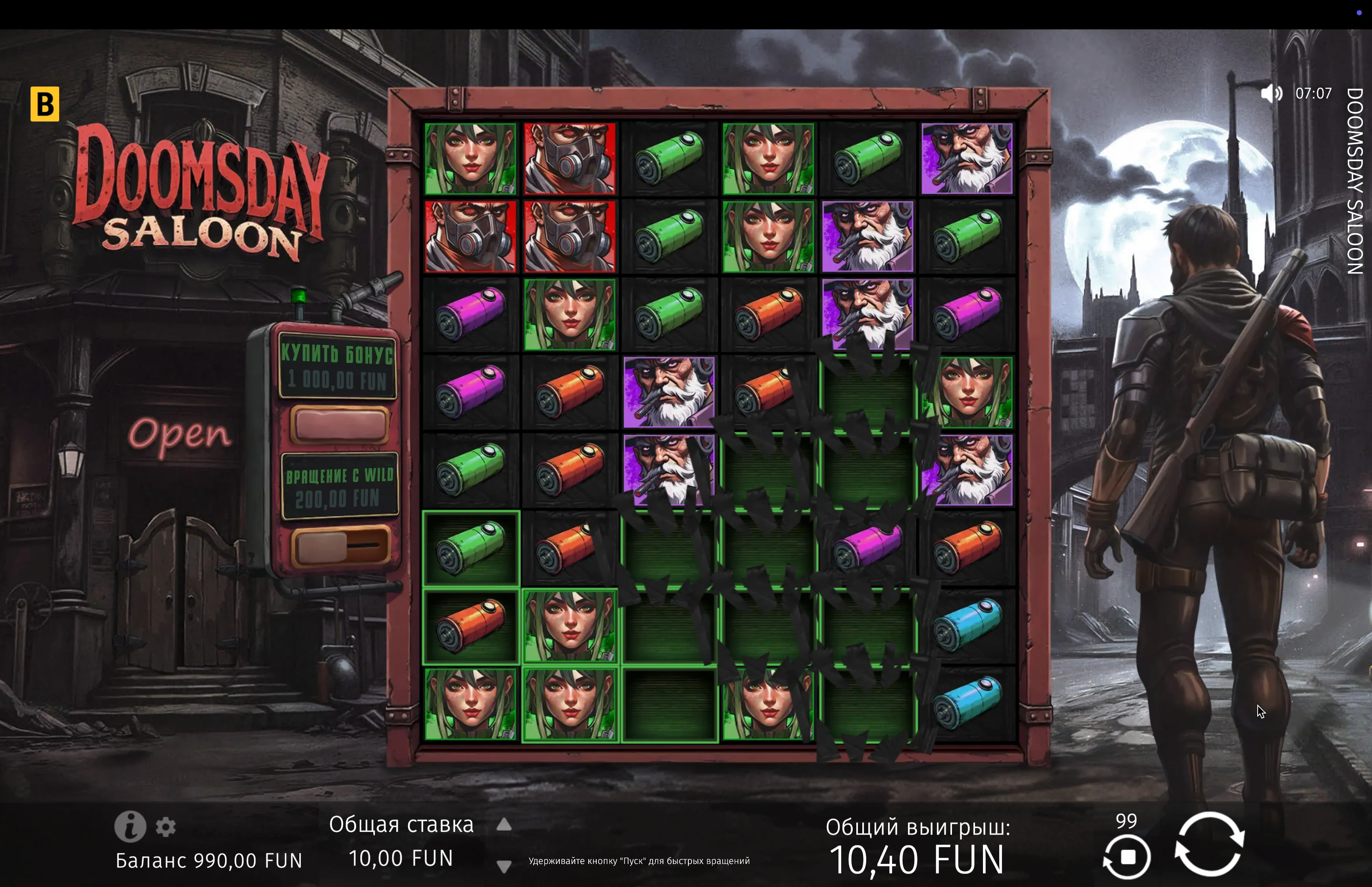Activate the Wild spin for 200,00 FUN
Viewport: 1372px width, 887px height.
pos(339,545)
